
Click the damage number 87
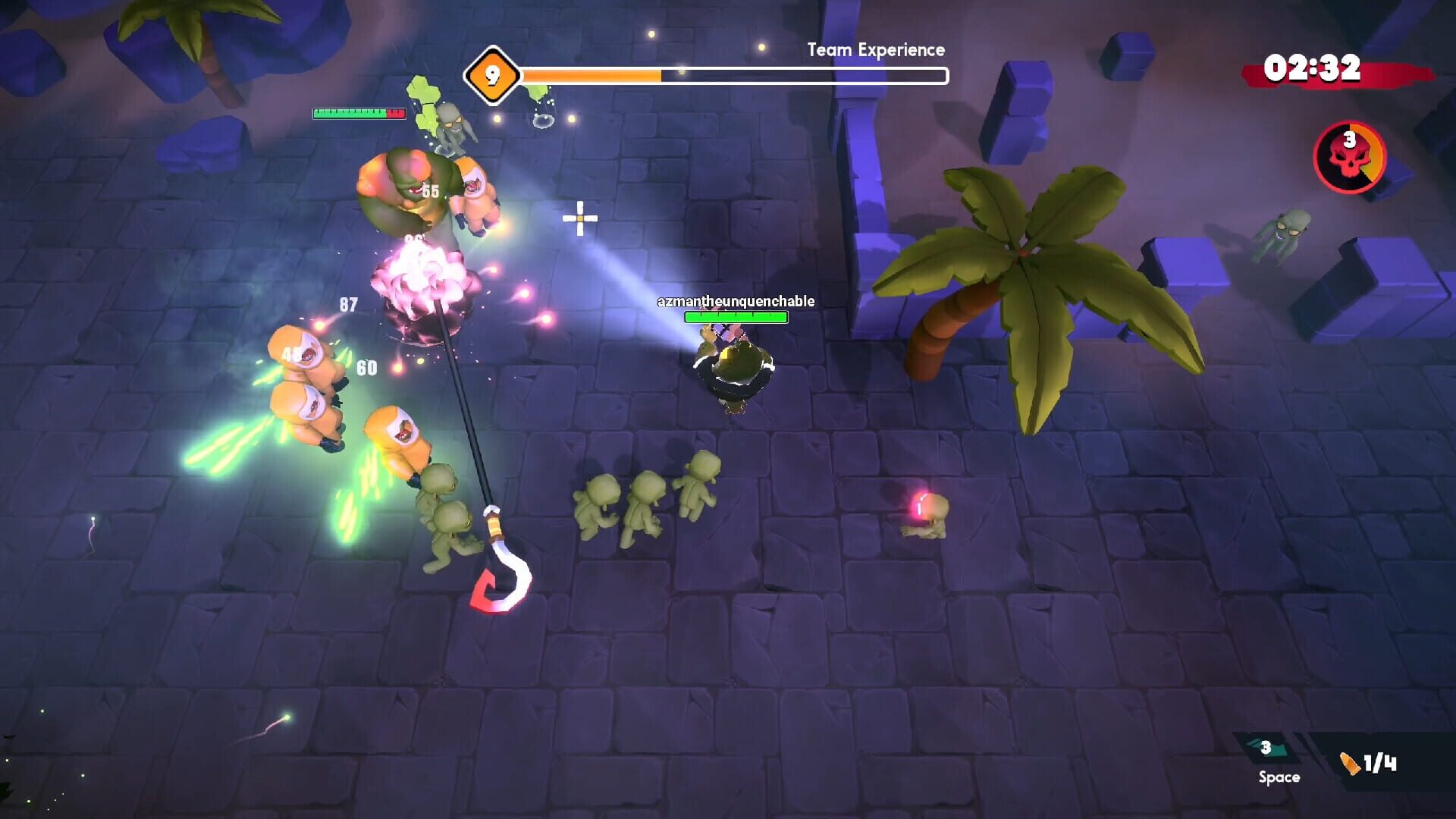(x=347, y=303)
